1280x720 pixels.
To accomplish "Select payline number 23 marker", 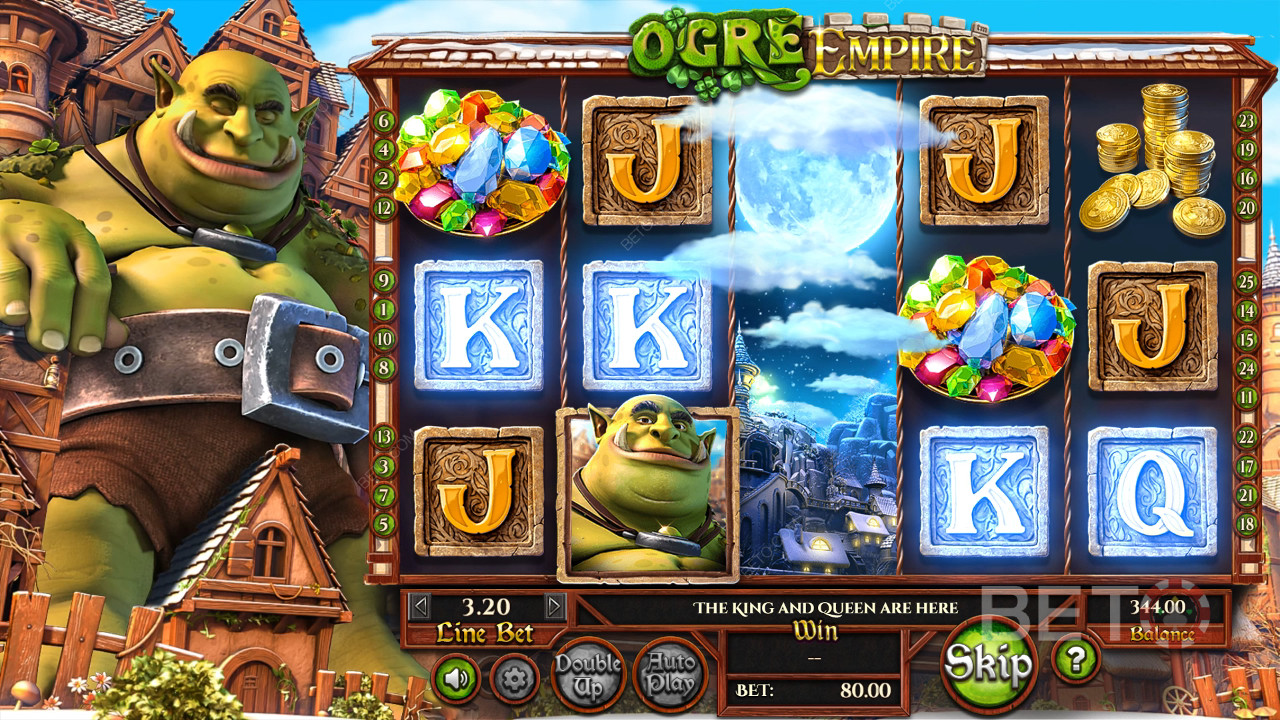I will [x=1246, y=121].
